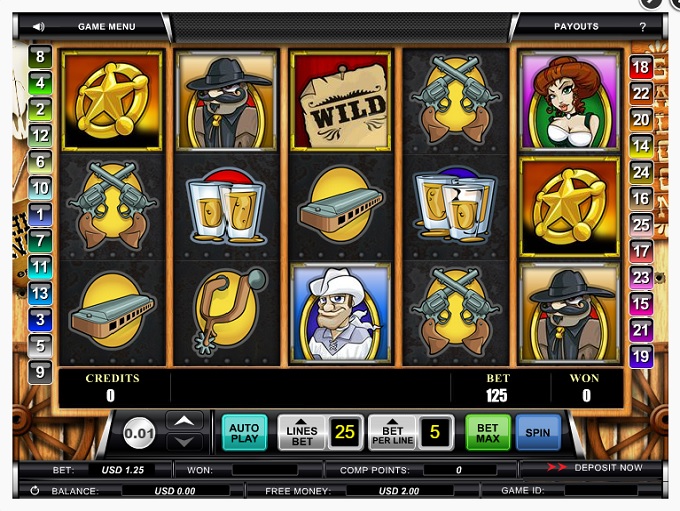The width and height of the screenshot is (680, 511).
Task: Increase the Lines Bet count
Action: (x=302, y=433)
